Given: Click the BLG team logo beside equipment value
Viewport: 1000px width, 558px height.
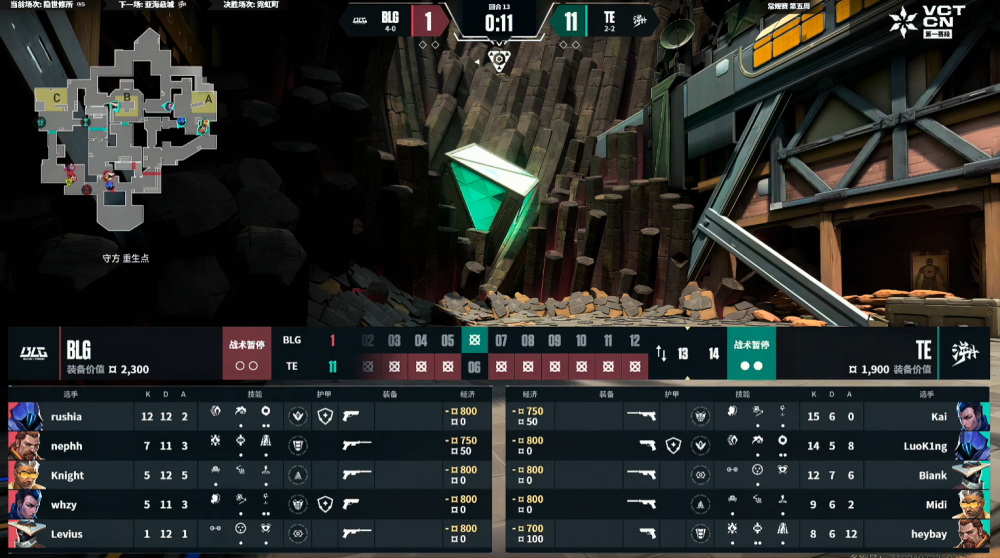Looking at the screenshot, I should point(33,353).
